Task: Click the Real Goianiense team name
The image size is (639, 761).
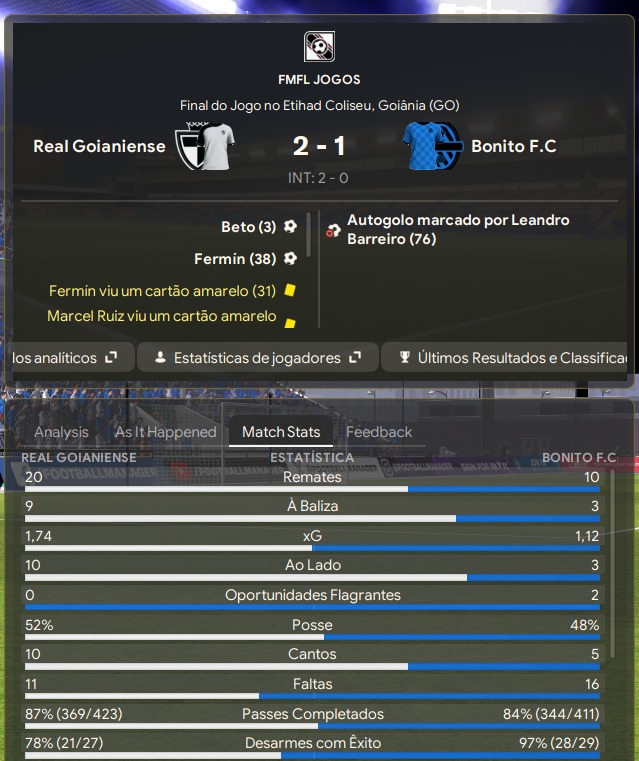Action: tap(99, 146)
